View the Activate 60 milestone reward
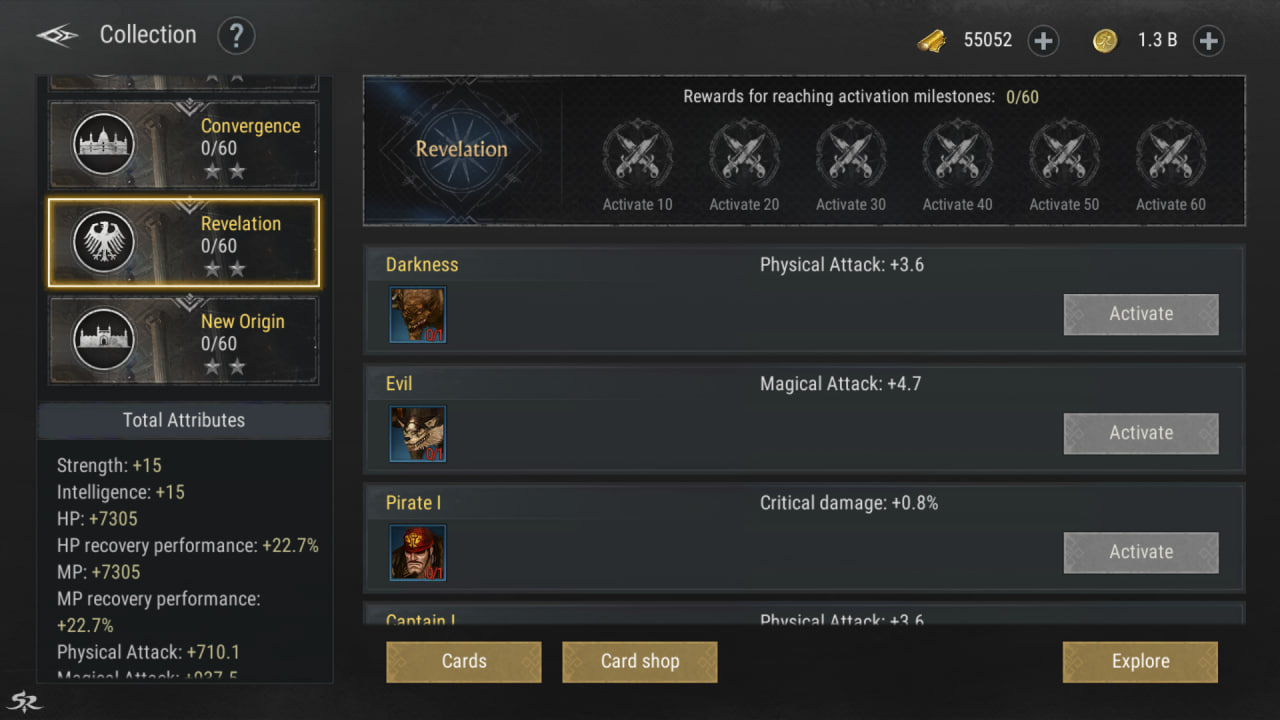Image resolution: width=1280 pixels, height=720 pixels. (x=1171, y=157)
